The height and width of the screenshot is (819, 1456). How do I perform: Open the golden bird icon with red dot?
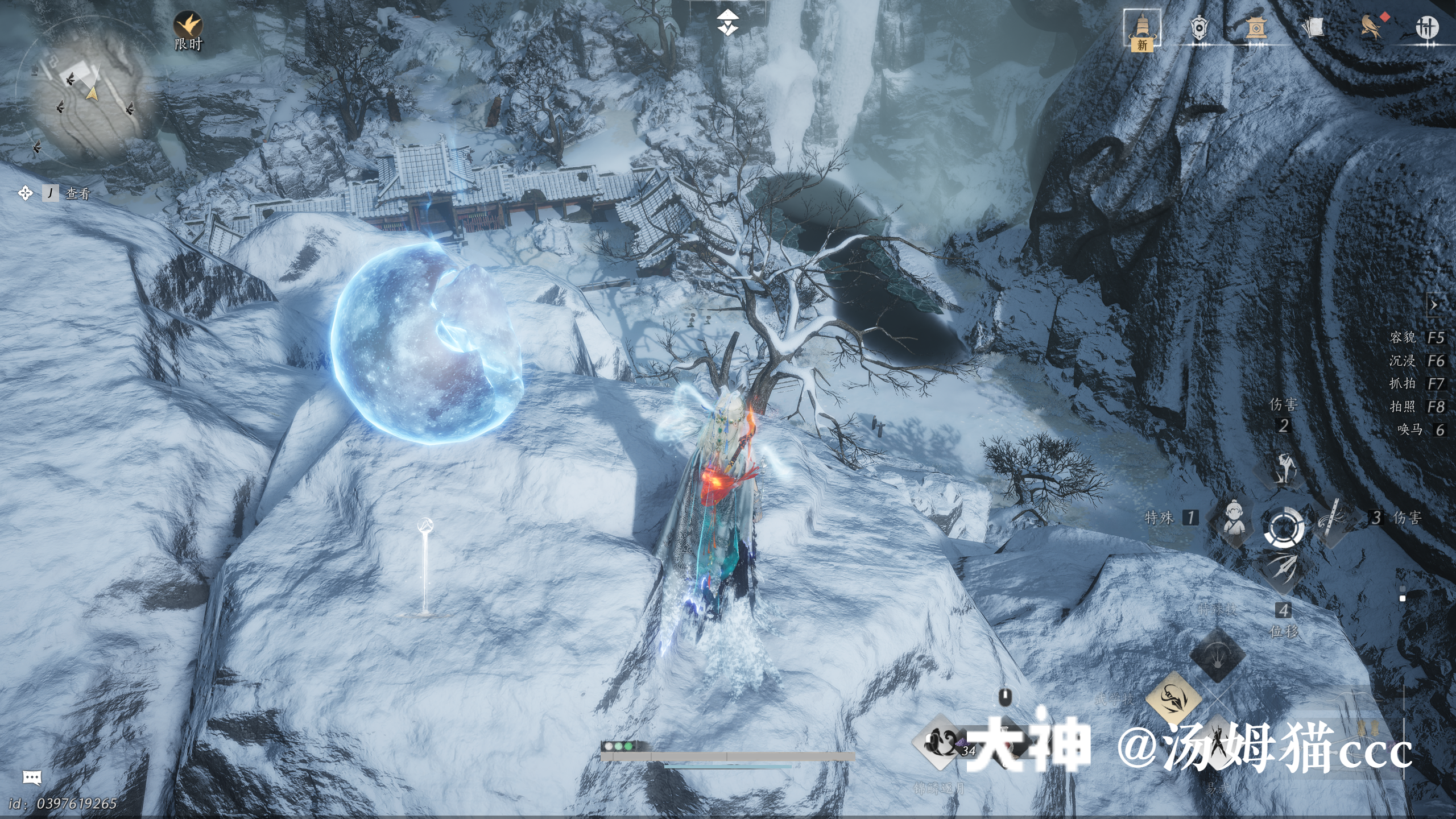click(x=1371, y=27)
